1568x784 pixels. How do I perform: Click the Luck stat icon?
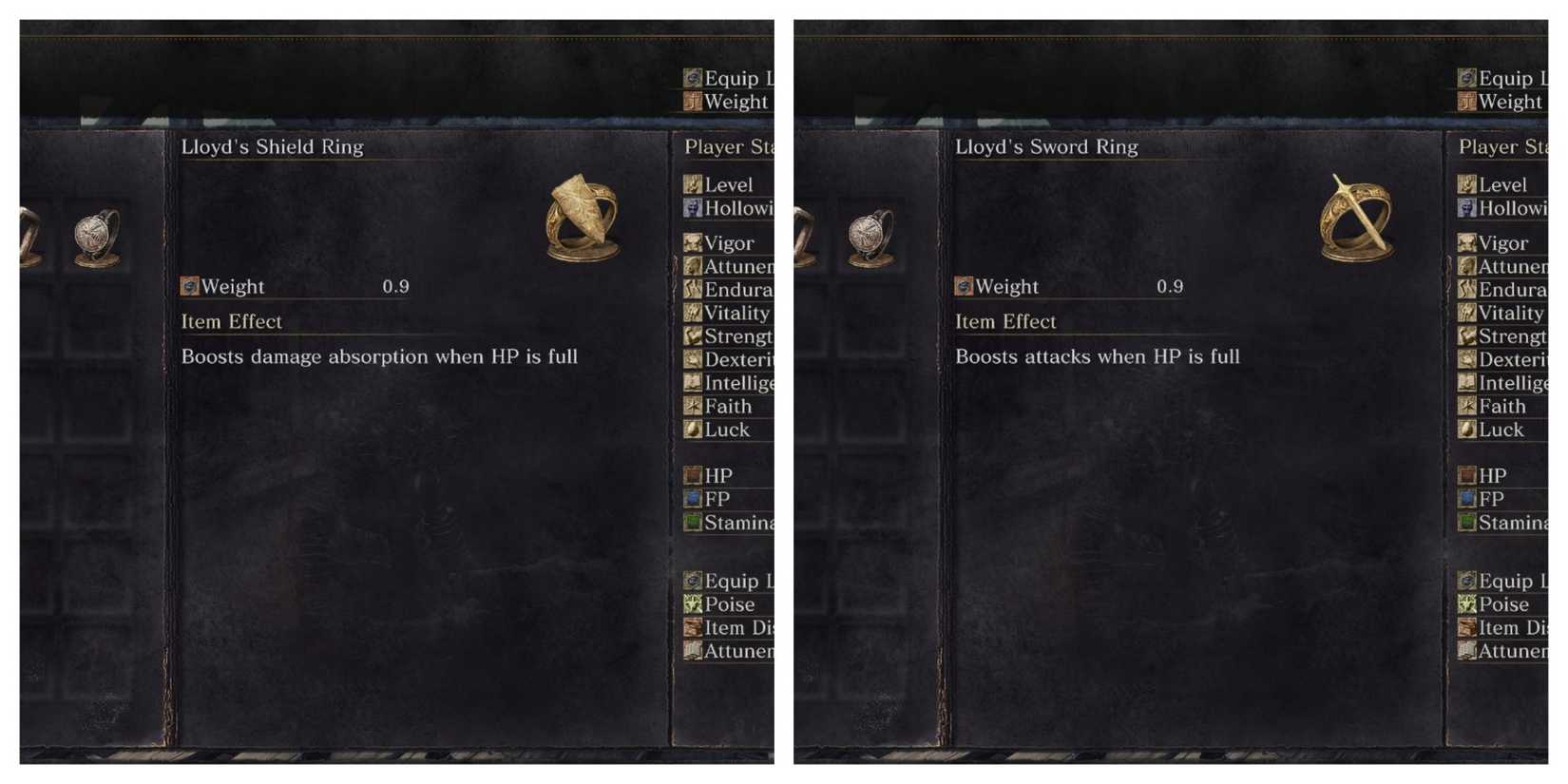point(693,430)
